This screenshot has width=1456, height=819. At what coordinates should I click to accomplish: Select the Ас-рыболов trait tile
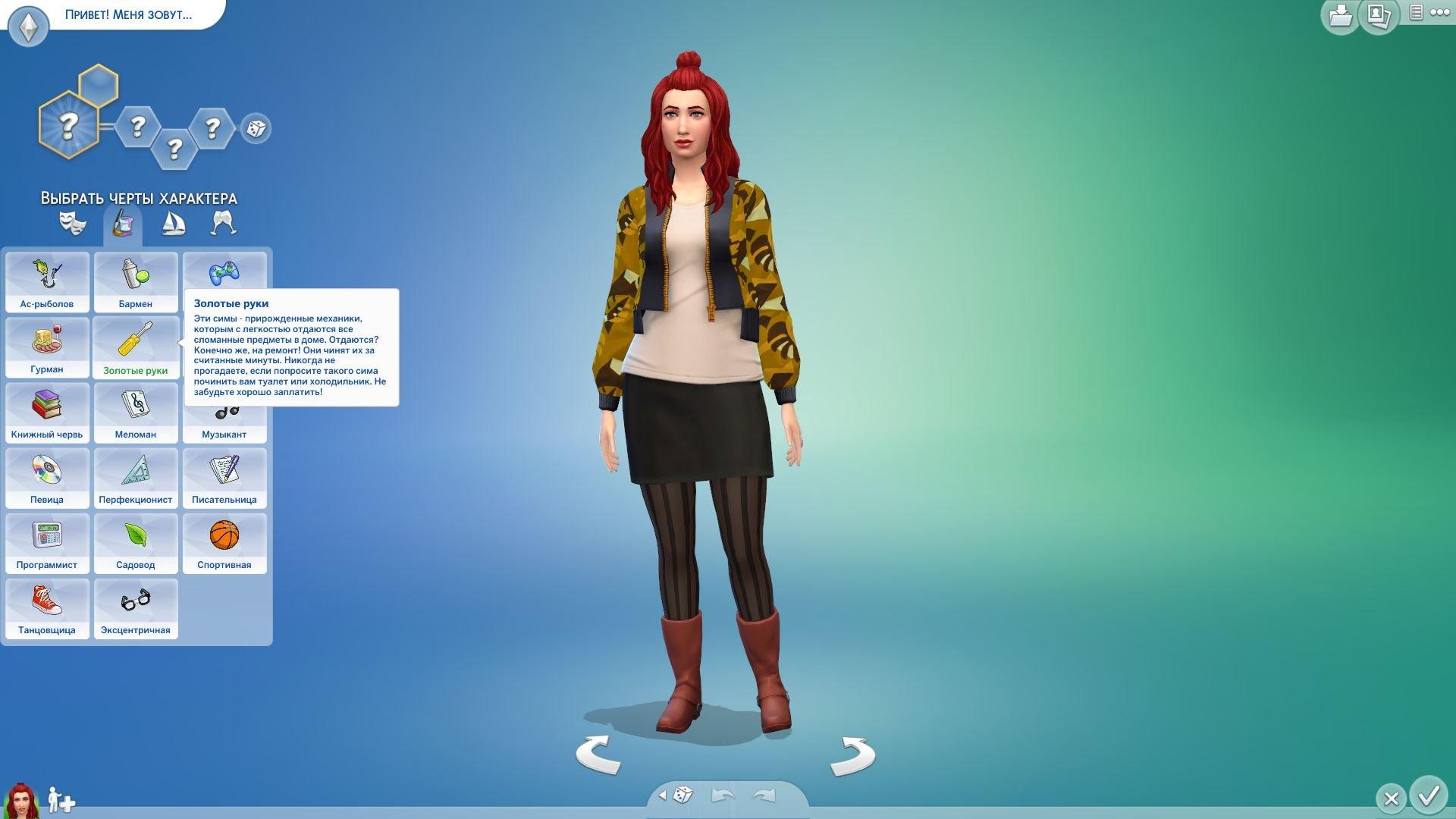point(47,281)
